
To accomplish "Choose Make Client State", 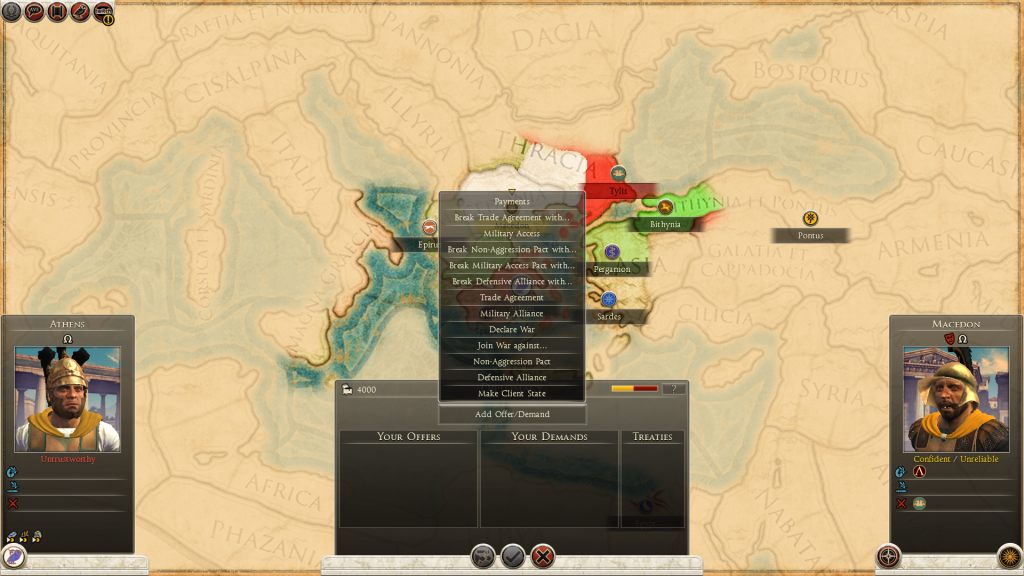I will pyautogui.click(x=512, y=393).
